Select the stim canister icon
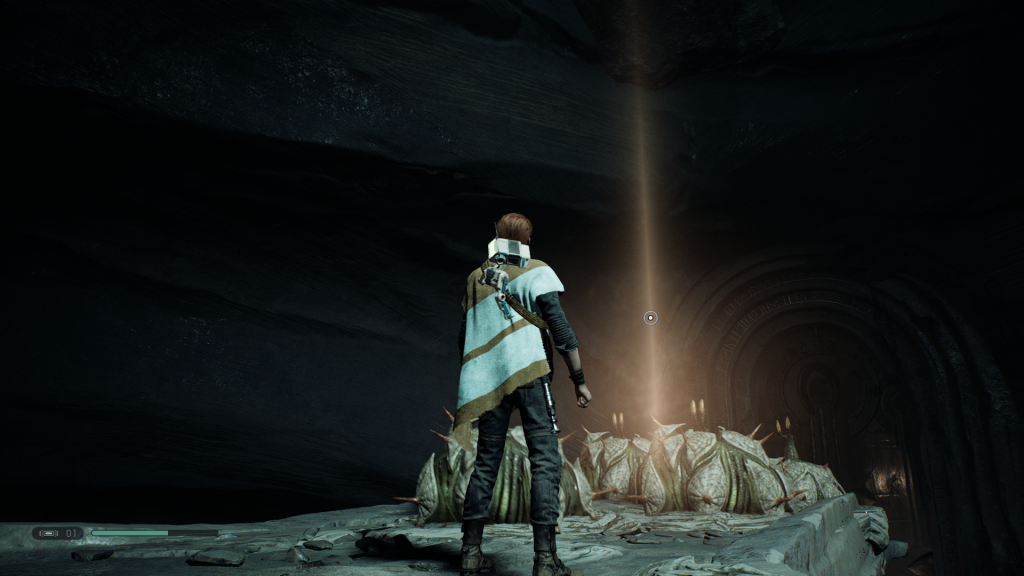The image size is (1024, 576). pos(49,533)
